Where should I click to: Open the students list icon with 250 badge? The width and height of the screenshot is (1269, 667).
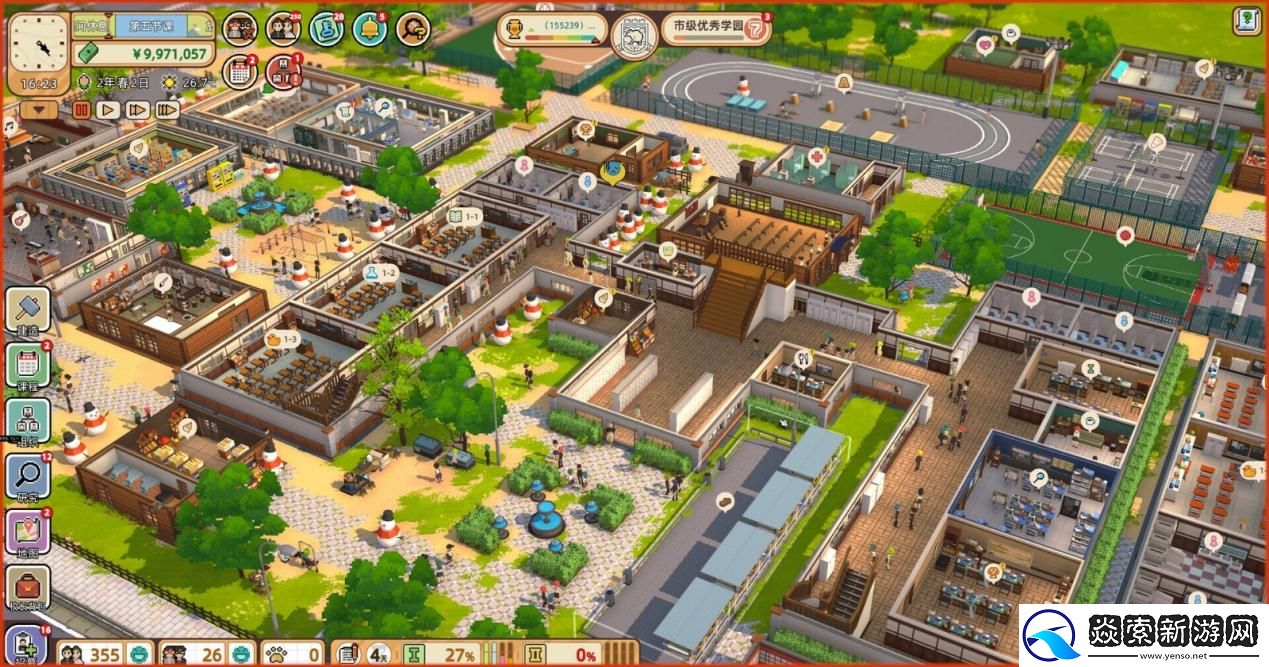coord(283,29)
